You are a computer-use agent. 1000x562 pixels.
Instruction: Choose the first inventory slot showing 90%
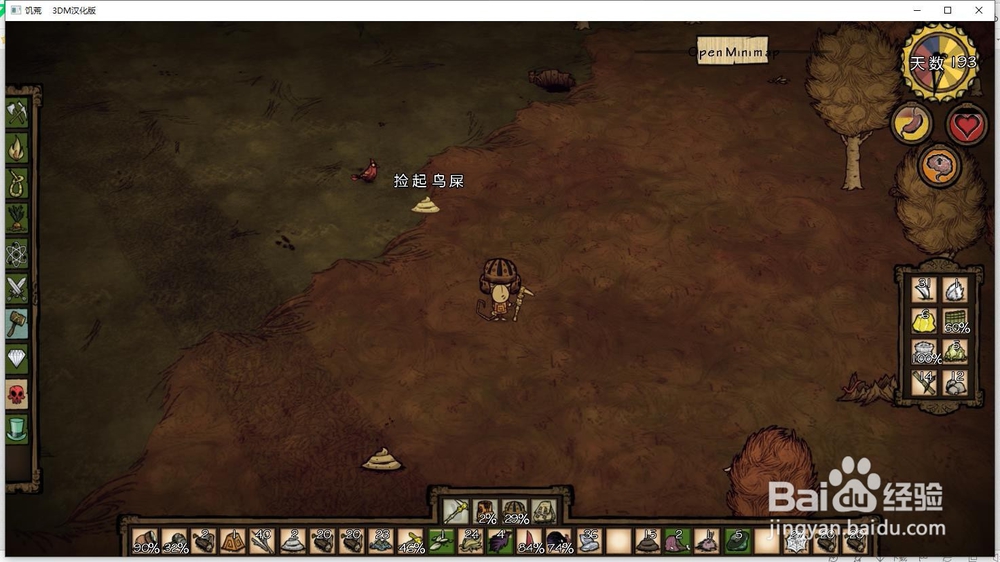pos(146,542)
